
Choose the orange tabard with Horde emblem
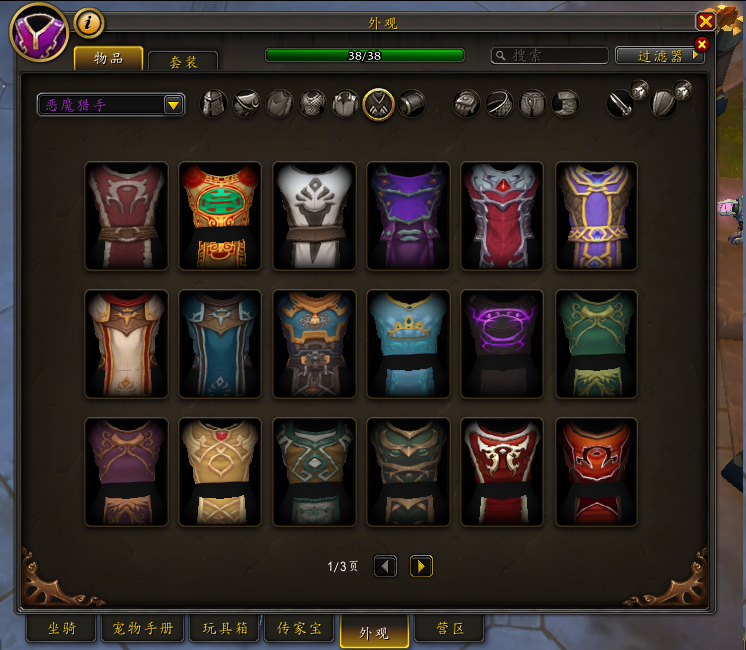click(x=596, y=472)
